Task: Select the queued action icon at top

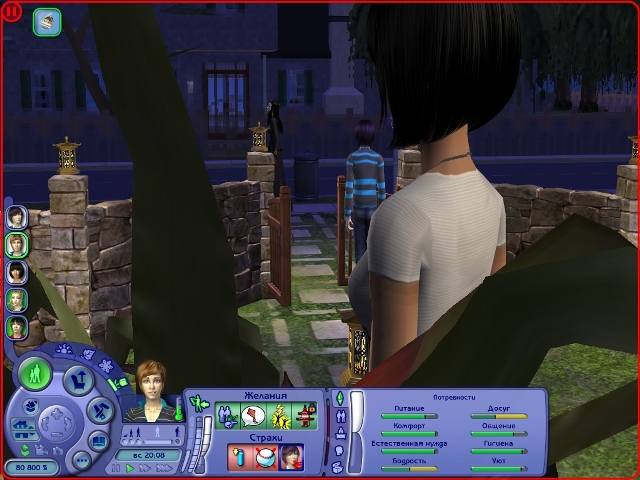Action: pyautogui.click(x=47, y=18)
